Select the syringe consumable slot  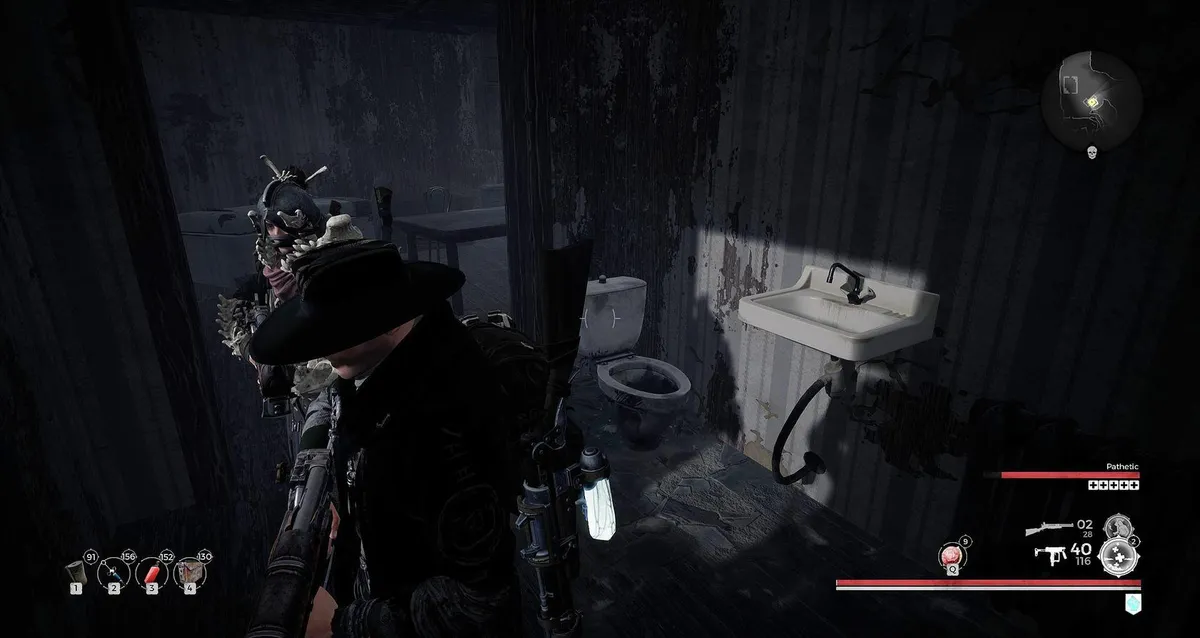pyautogui.click(x=113, y=572)
